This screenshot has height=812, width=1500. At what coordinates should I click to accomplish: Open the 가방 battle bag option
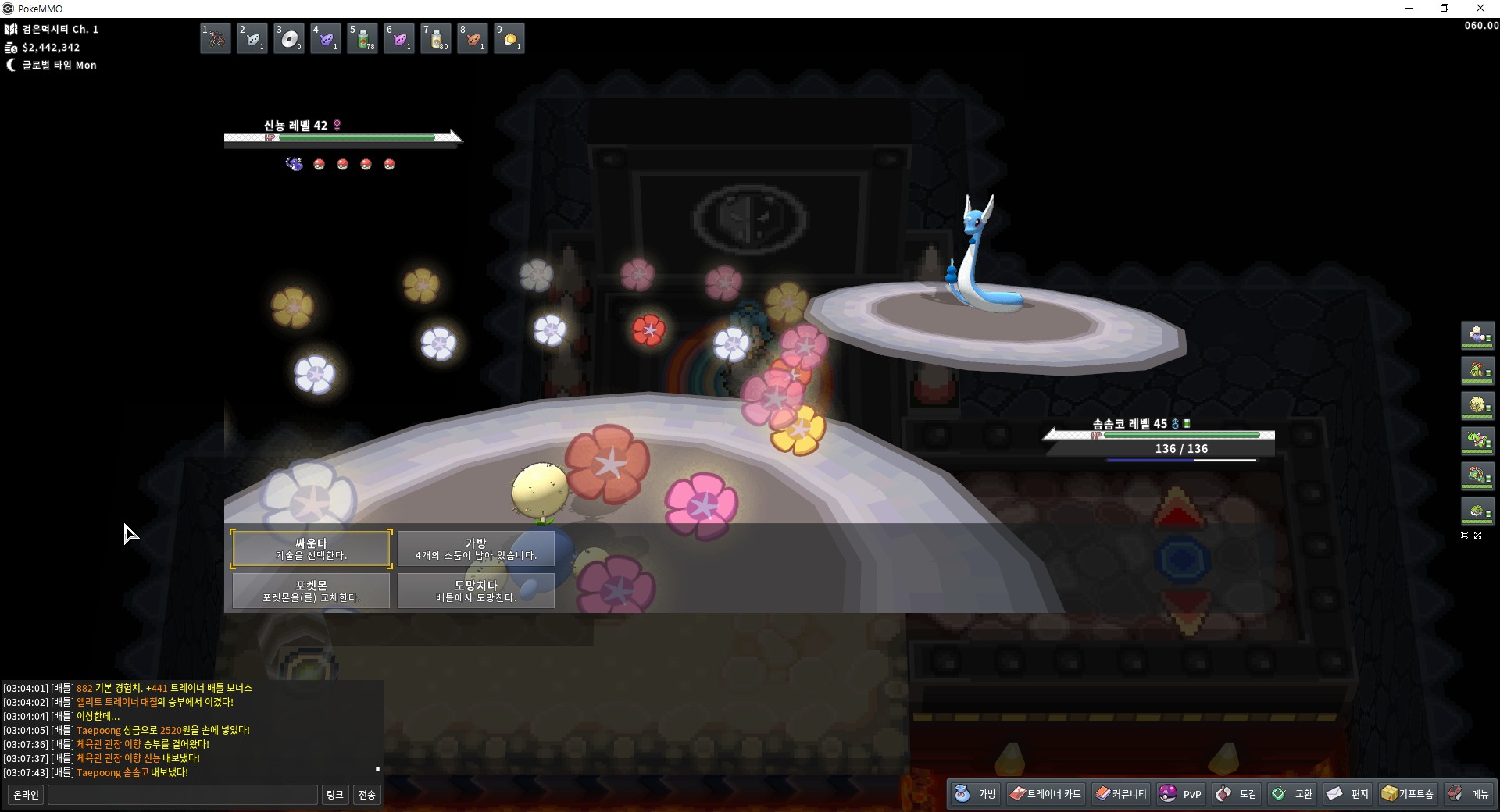point(476,548)
